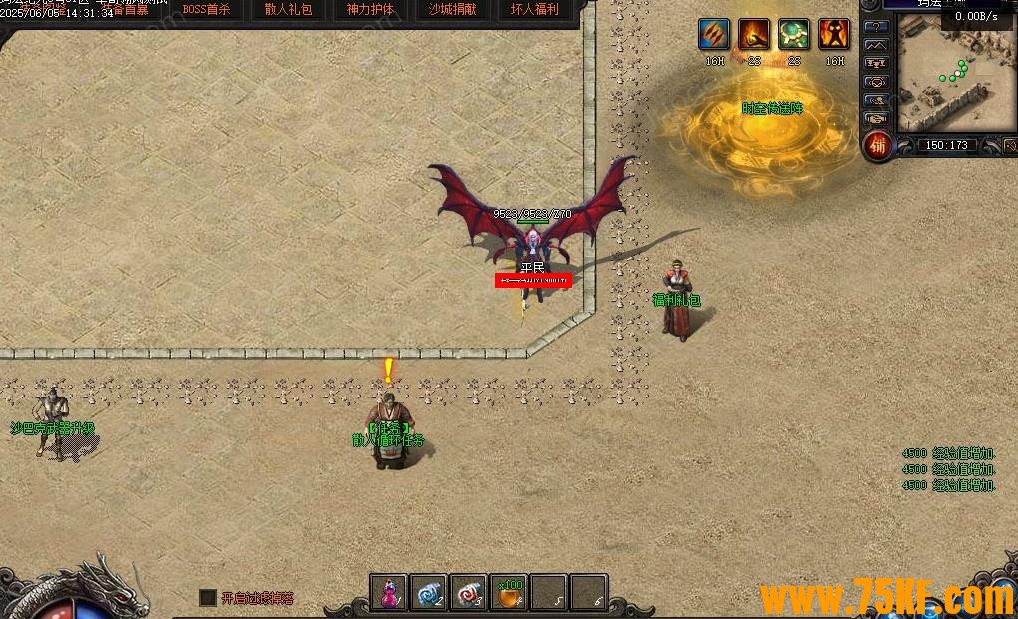Enable the 开启过滤掉落 checkbox
This screenshot has height=619, width=1018.
click(207, 597)
